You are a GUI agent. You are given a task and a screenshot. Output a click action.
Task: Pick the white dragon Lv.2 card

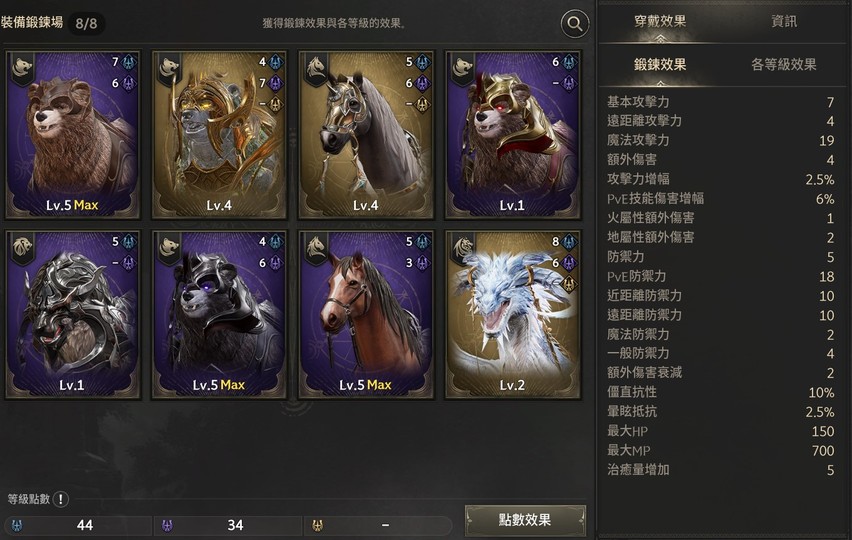click(x=513, y=314)
